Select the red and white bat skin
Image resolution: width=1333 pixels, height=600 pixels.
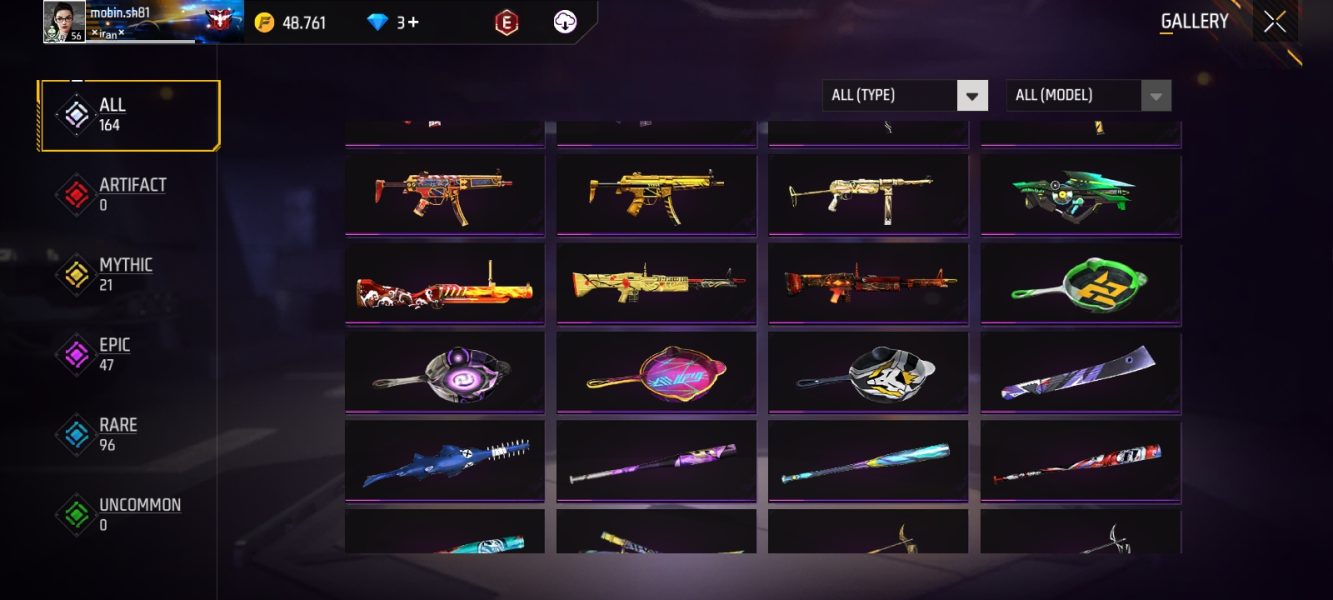point(1080,461)
